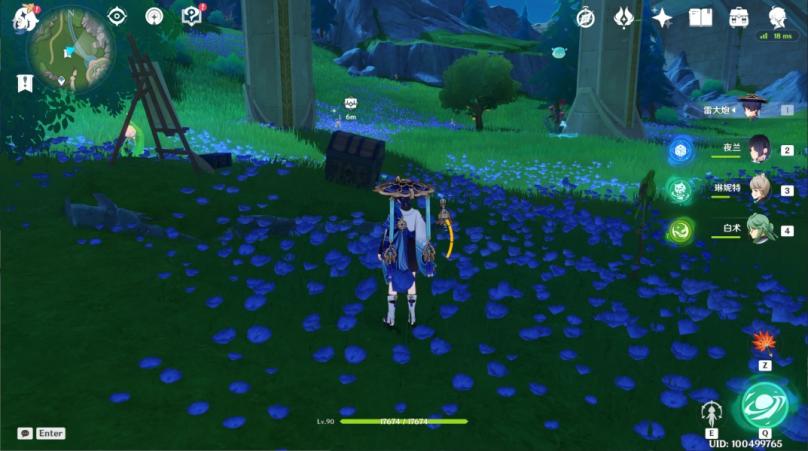Open the chat box with Enter label
The height and width of the screenshot is (451, 808).
coord(41,433)
